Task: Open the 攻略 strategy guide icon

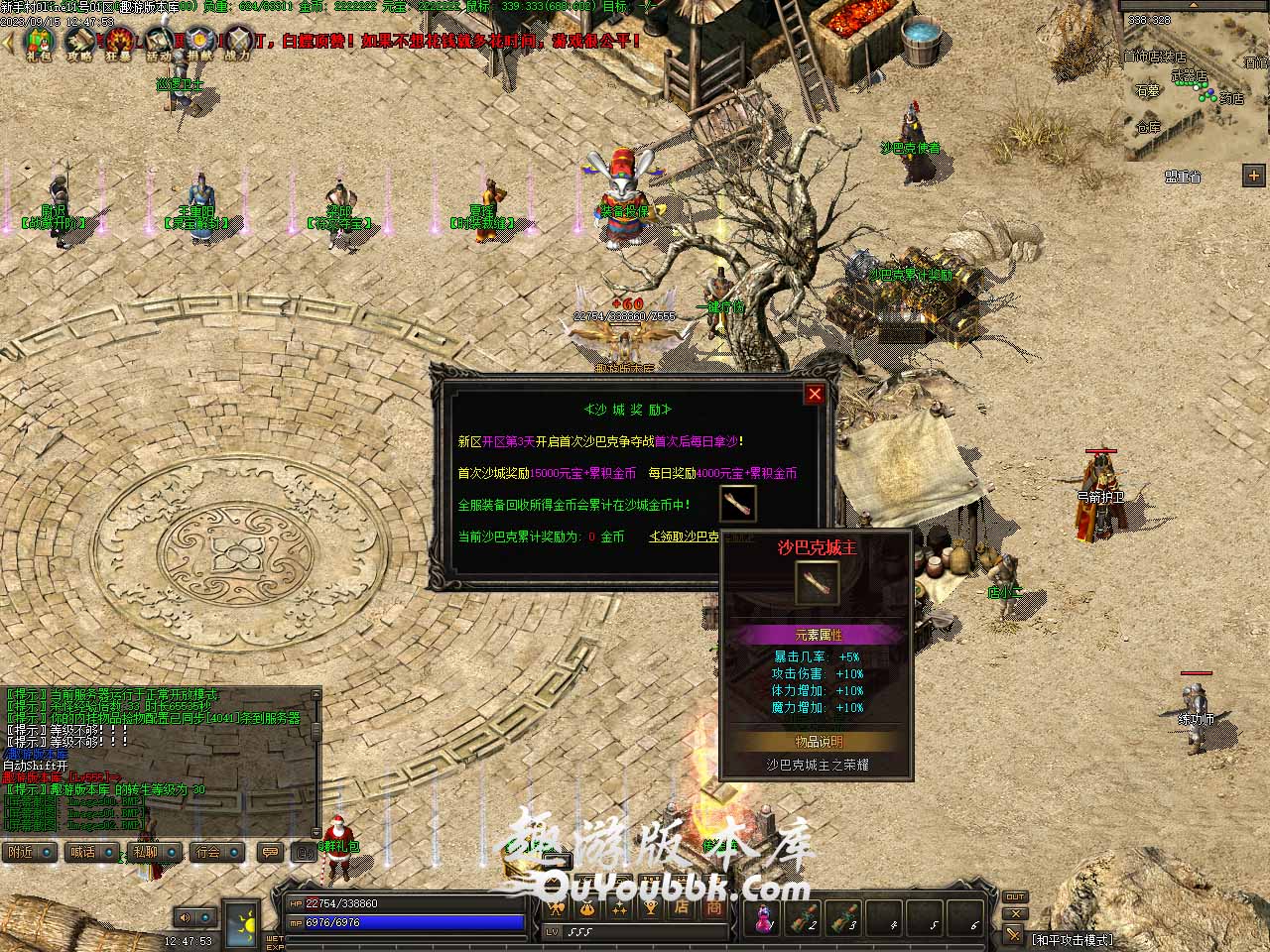Action: click(x=79, y=43)
